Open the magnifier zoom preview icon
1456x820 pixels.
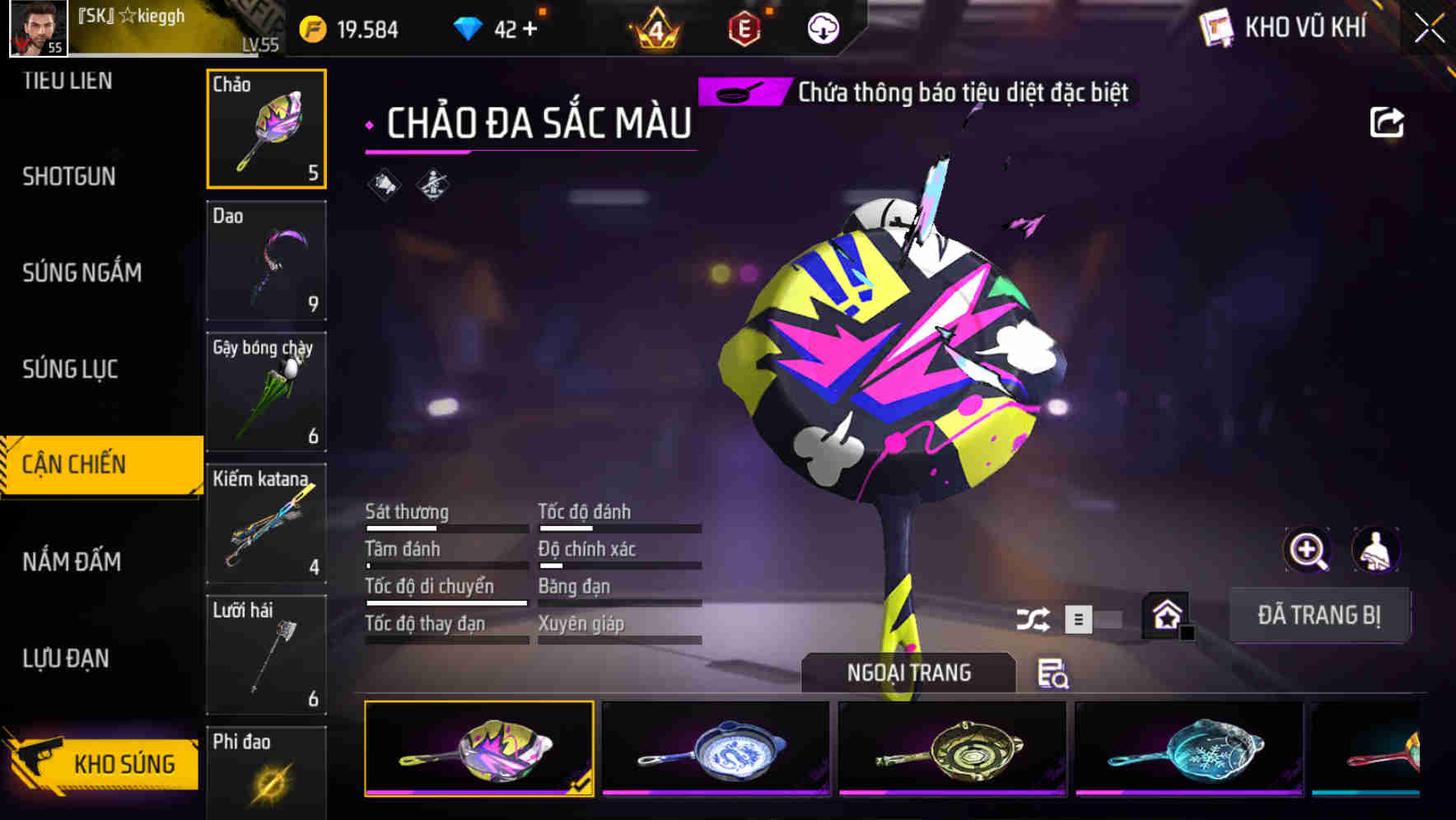[1306, 550]
